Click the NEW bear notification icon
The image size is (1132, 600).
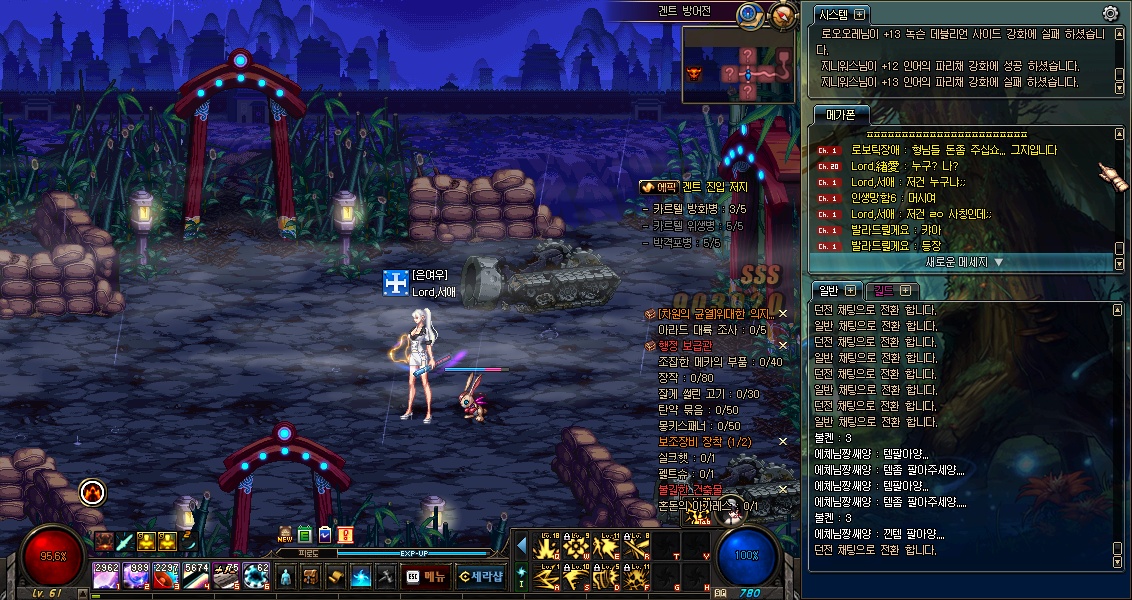(x=285, y=535)
